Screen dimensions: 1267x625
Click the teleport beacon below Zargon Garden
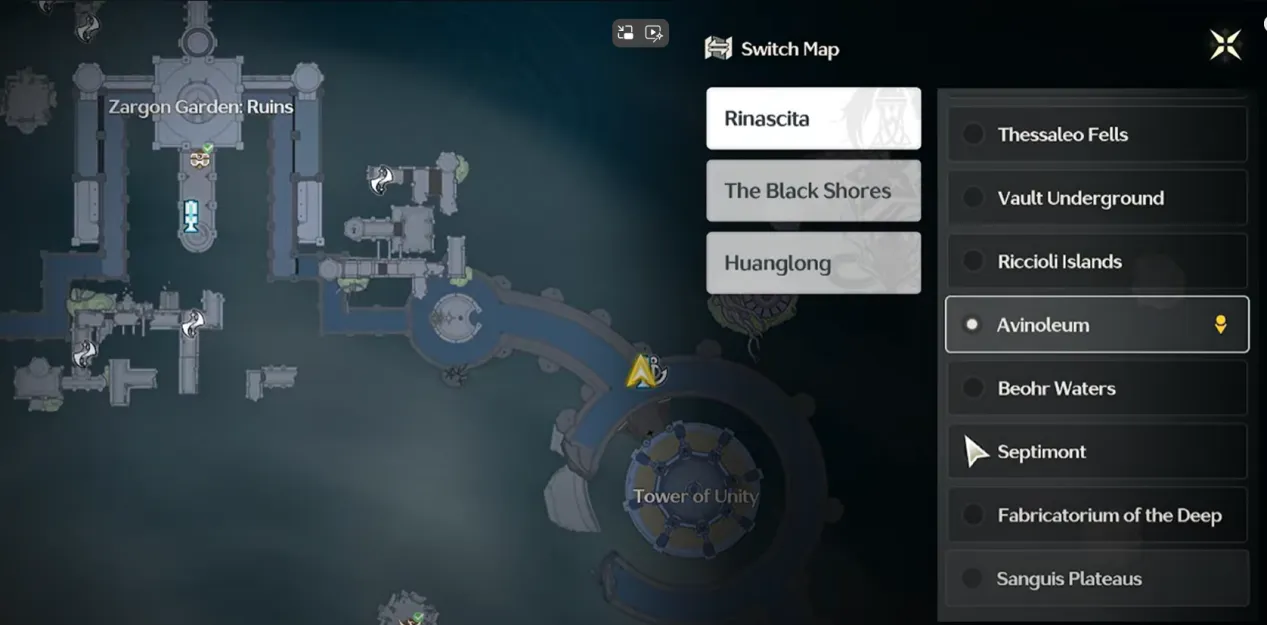190,215
